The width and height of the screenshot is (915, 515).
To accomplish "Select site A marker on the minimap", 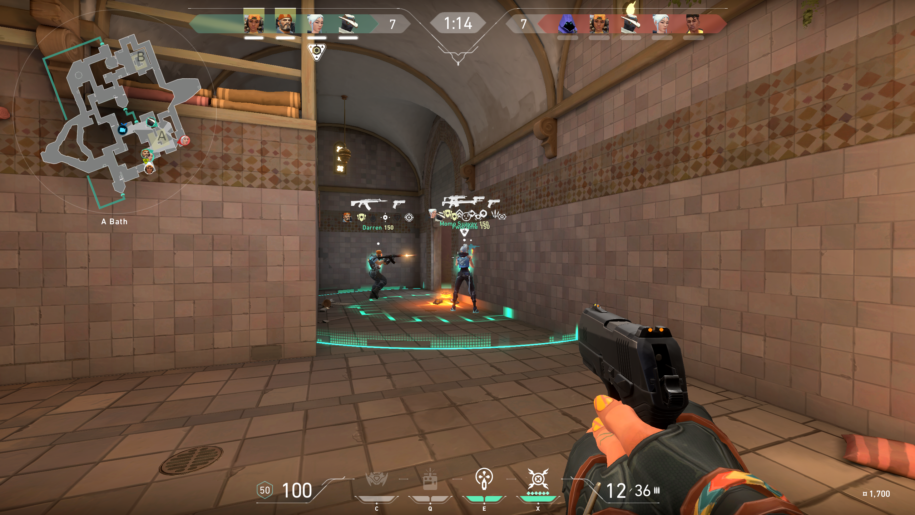I will (161, 134).
